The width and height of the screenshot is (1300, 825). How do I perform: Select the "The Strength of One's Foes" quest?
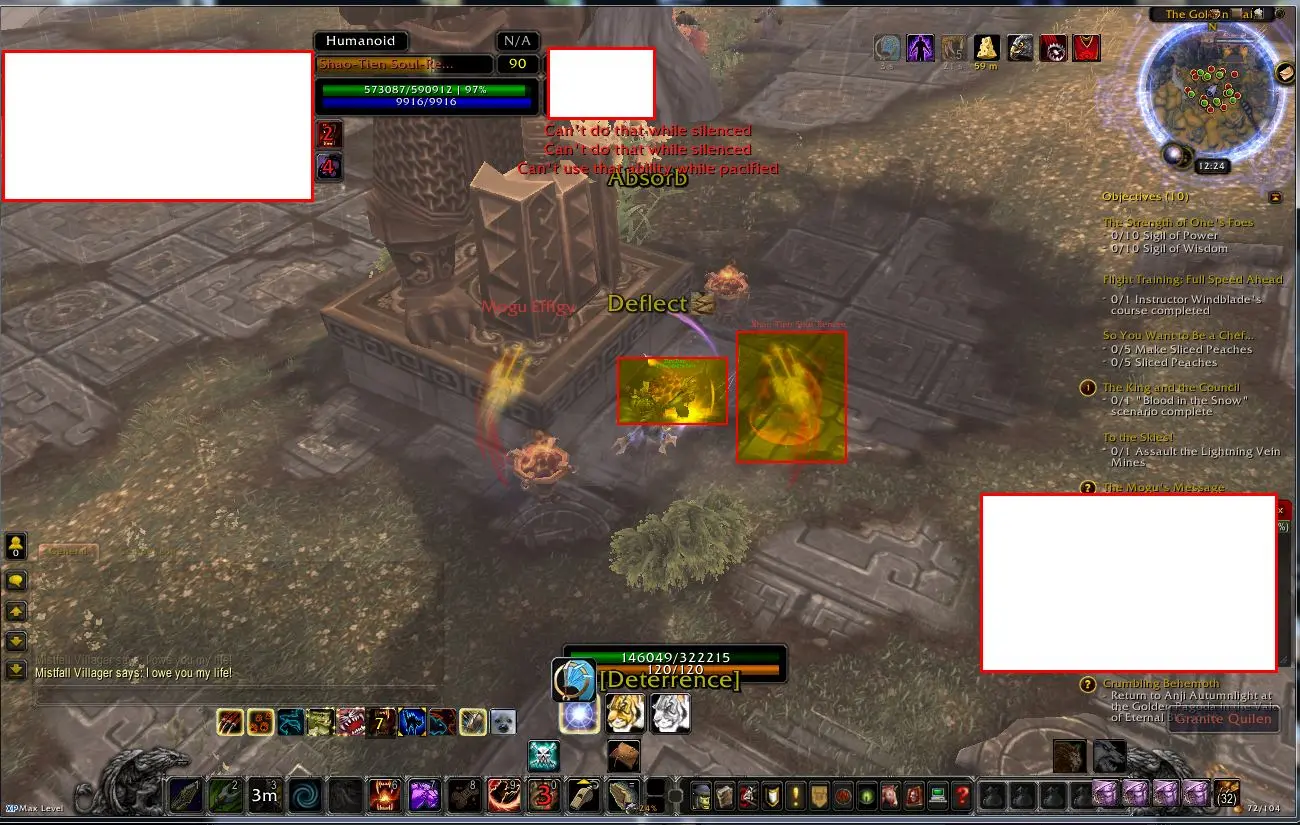click(x=1177, y=223)
